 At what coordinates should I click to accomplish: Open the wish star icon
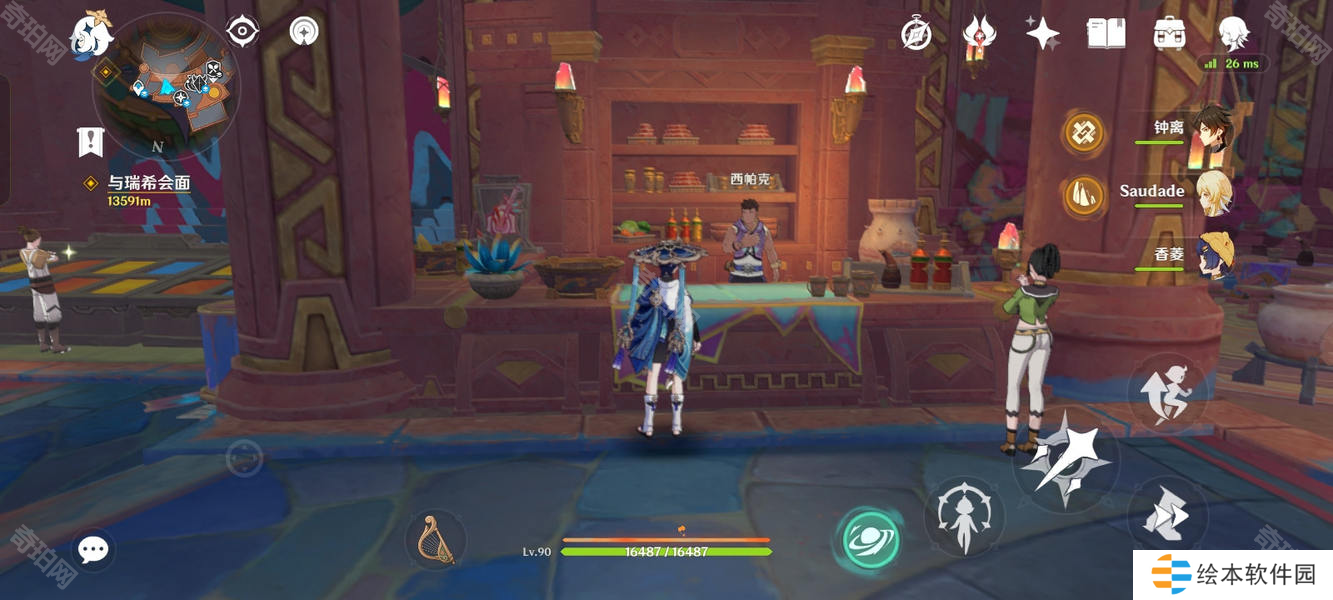[x=1042, y=34]
